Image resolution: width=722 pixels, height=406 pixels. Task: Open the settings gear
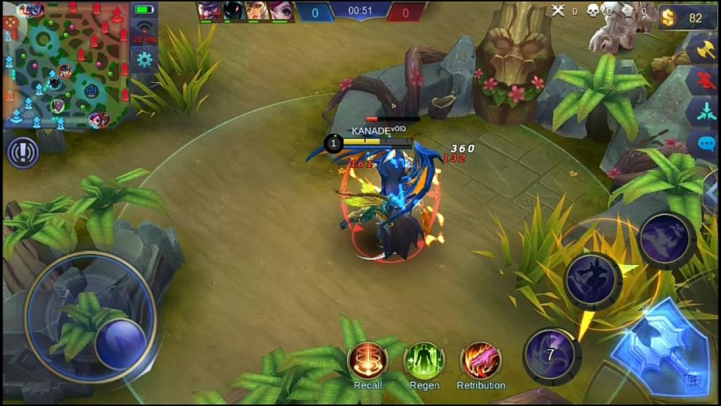[x=145, y=60]
